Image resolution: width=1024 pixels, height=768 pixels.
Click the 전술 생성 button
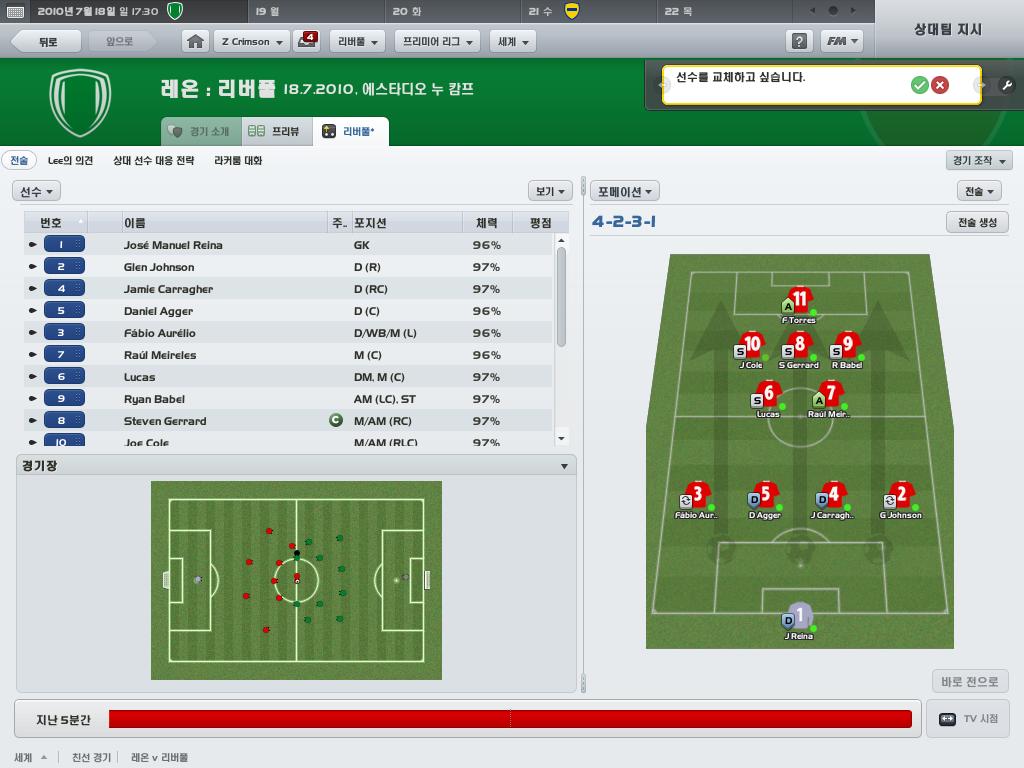pyautogui.click(x=977, y=222)
